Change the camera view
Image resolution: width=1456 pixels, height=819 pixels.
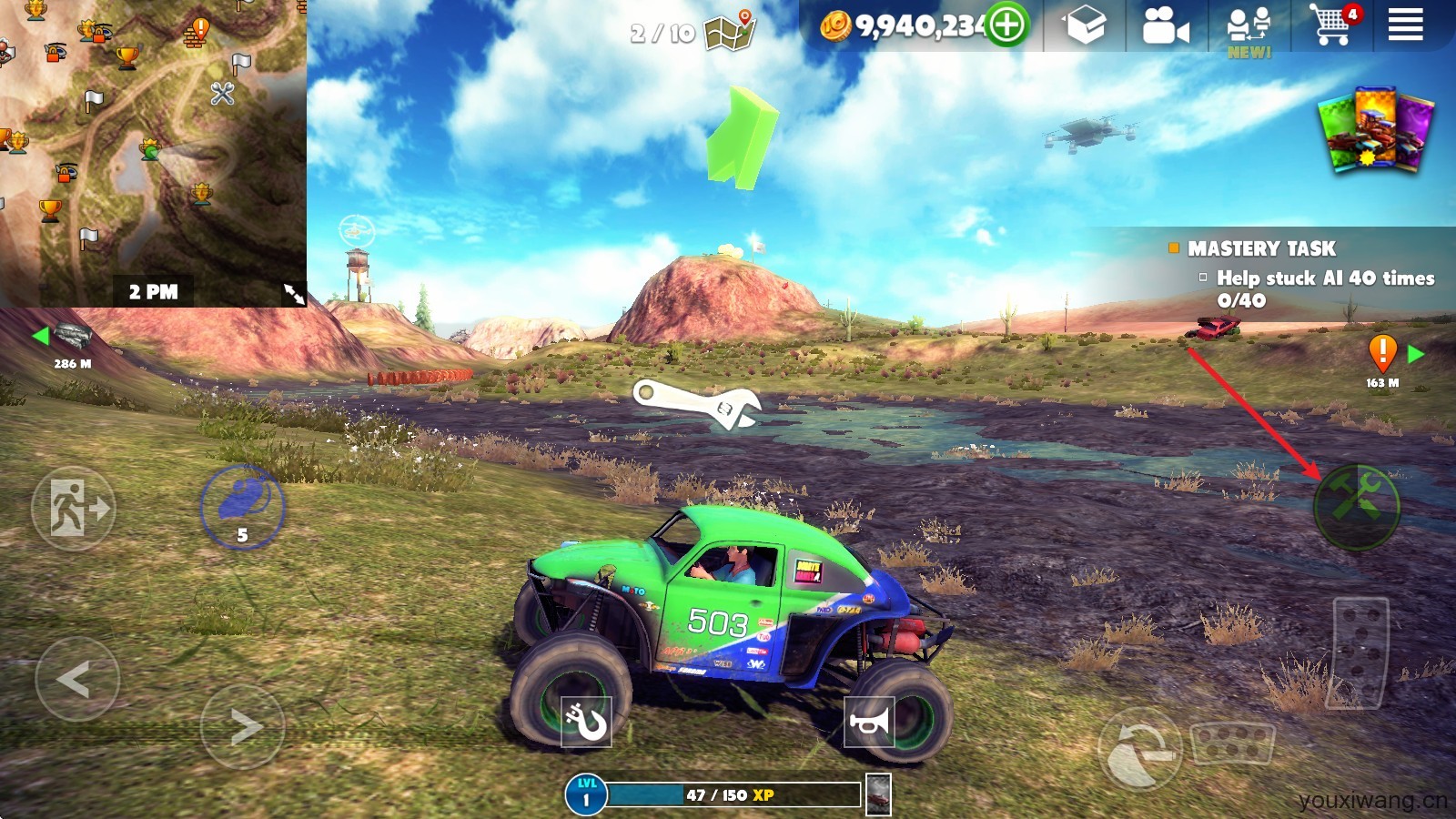pos(1165,26)
